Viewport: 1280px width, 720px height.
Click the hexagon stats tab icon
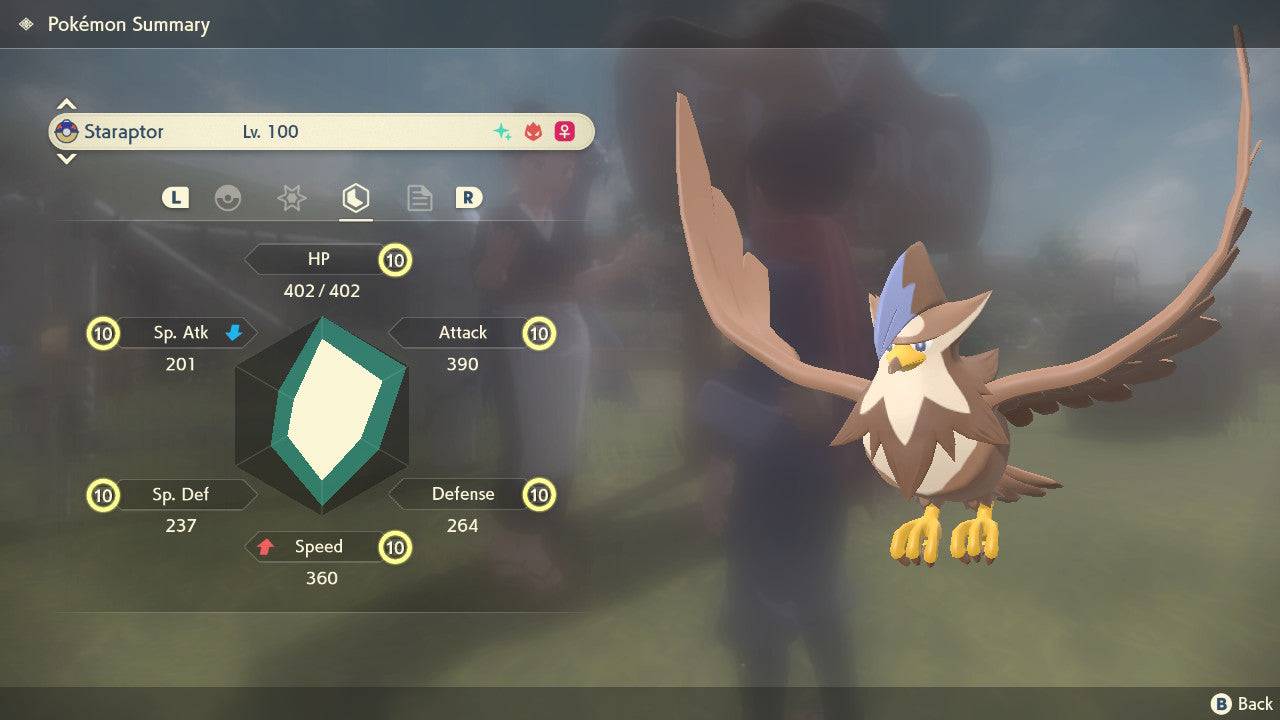pos(355,198)
